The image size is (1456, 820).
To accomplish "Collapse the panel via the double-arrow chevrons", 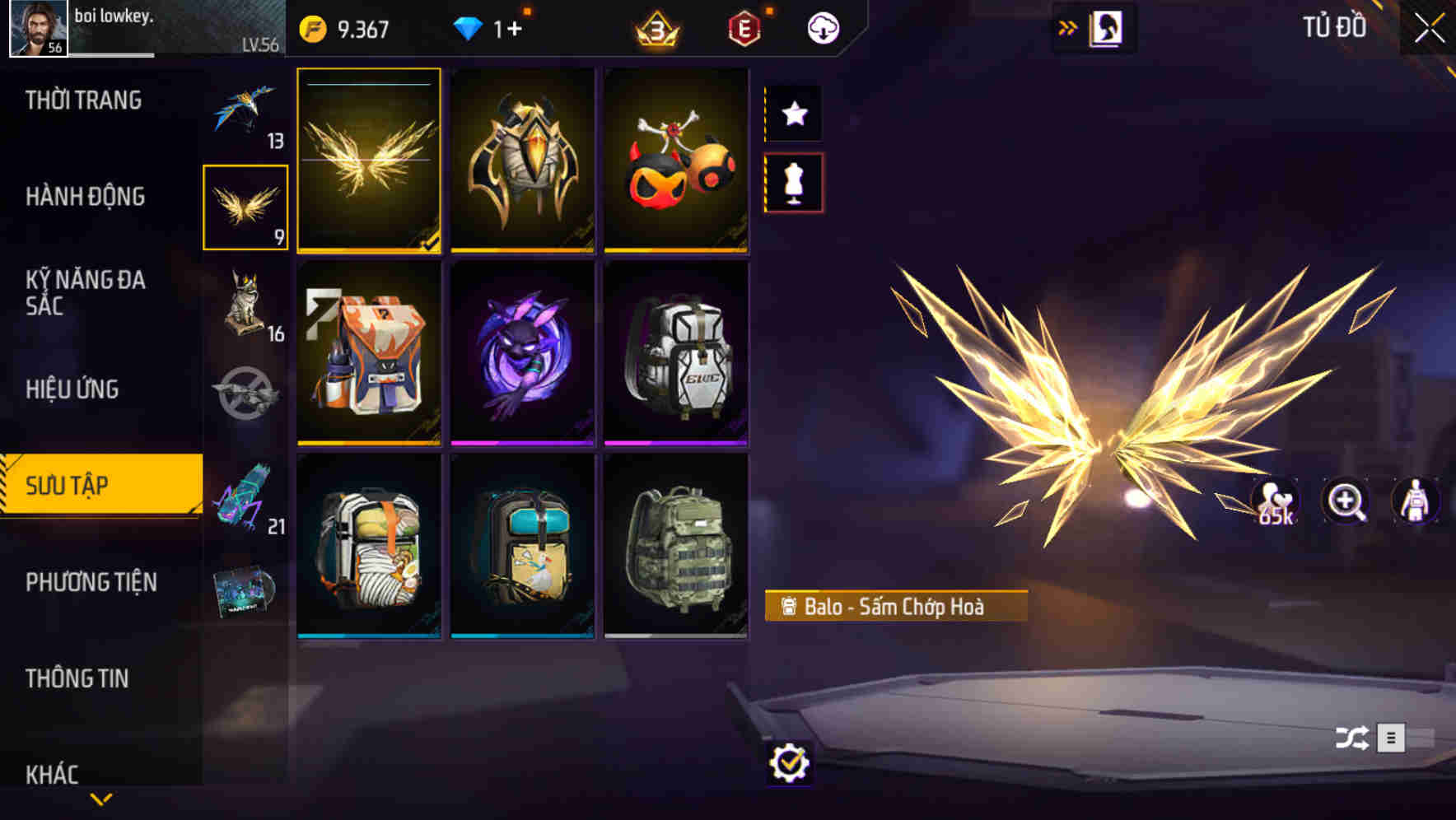I will [x=1067, y=26].
